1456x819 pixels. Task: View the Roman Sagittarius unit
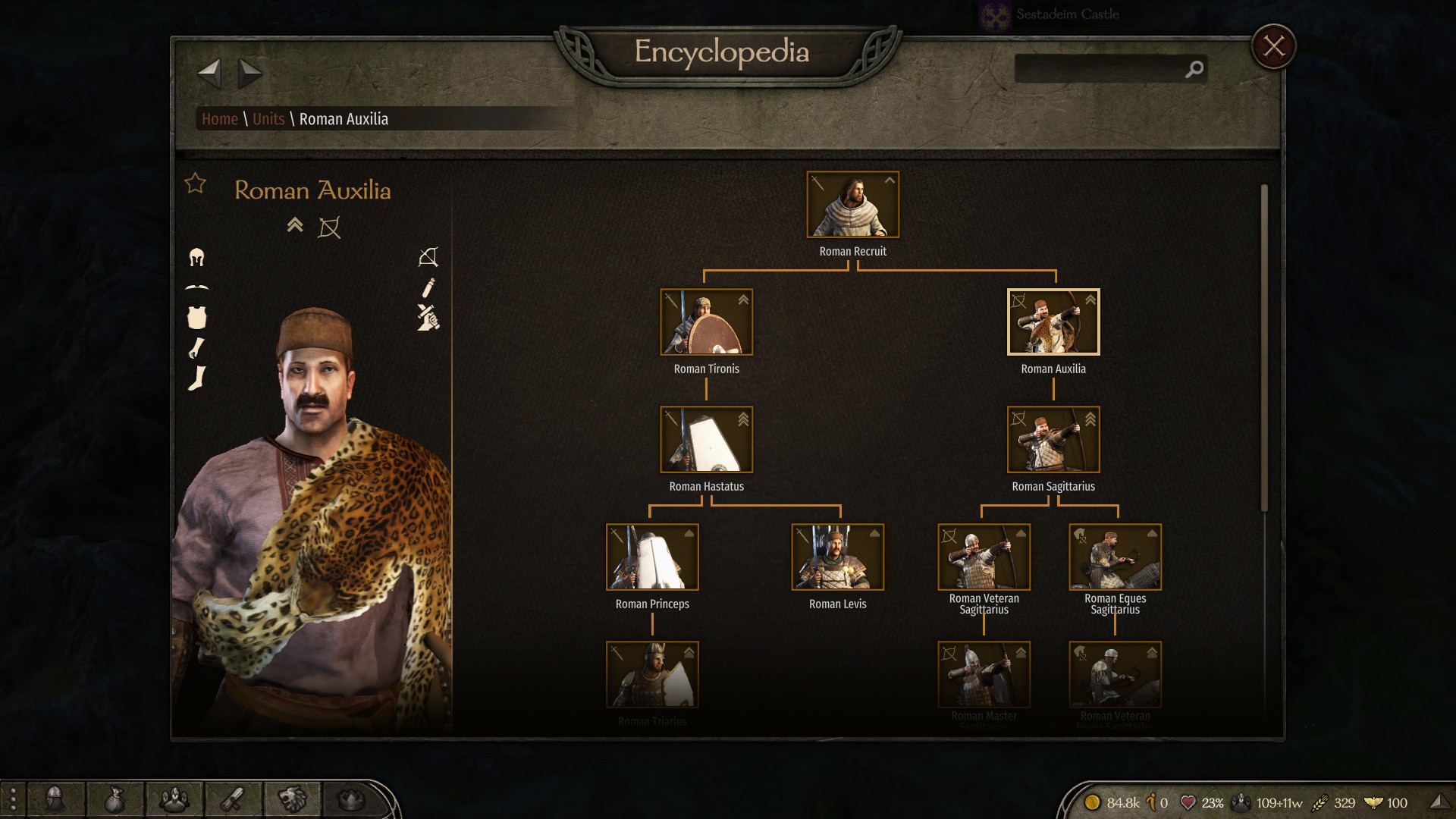pyautogui.click(x=1053, y=440)
